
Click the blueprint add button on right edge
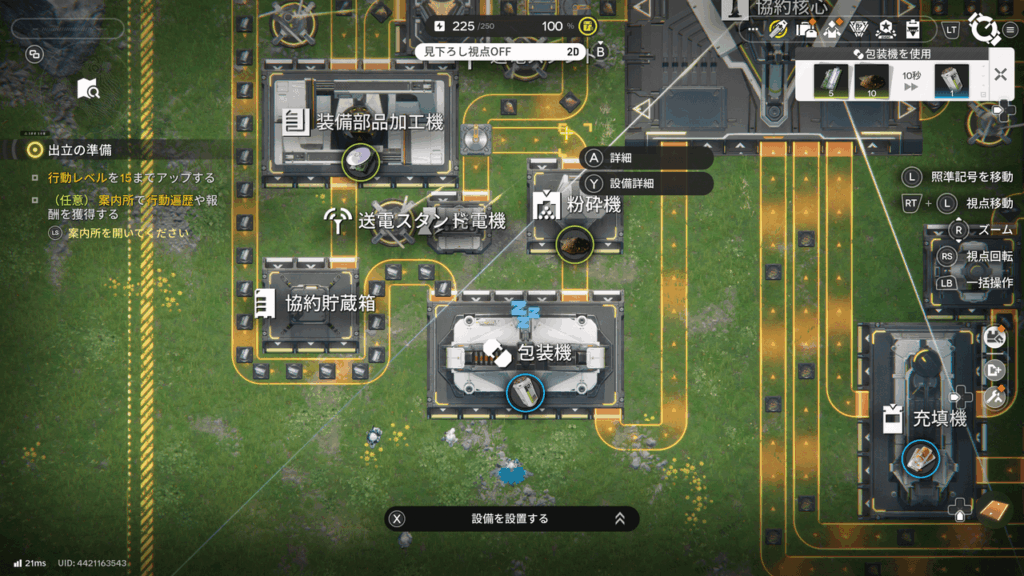994,368
